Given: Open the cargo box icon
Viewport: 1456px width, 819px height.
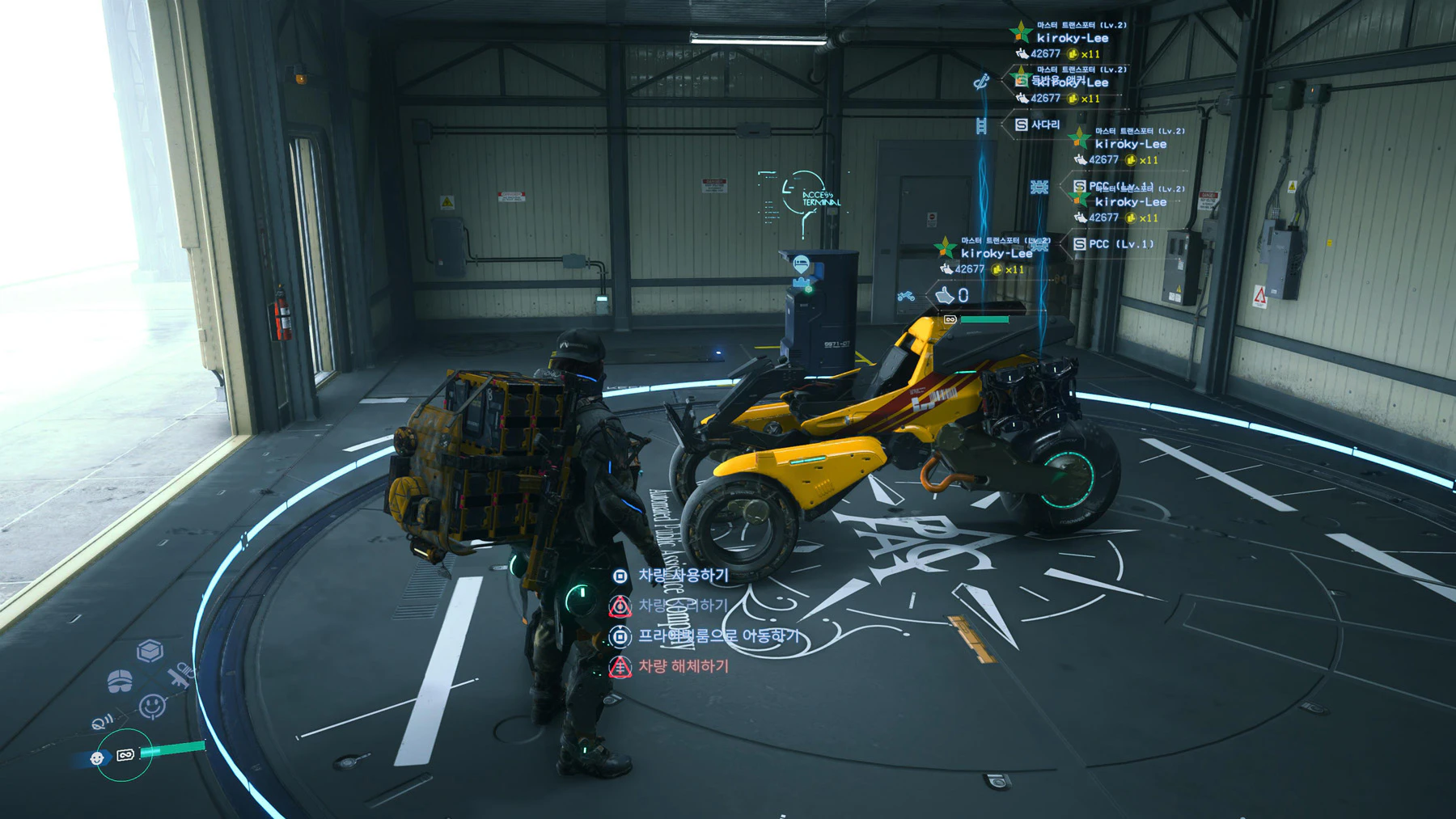Looking at the screenshot, I should point(150,650).
